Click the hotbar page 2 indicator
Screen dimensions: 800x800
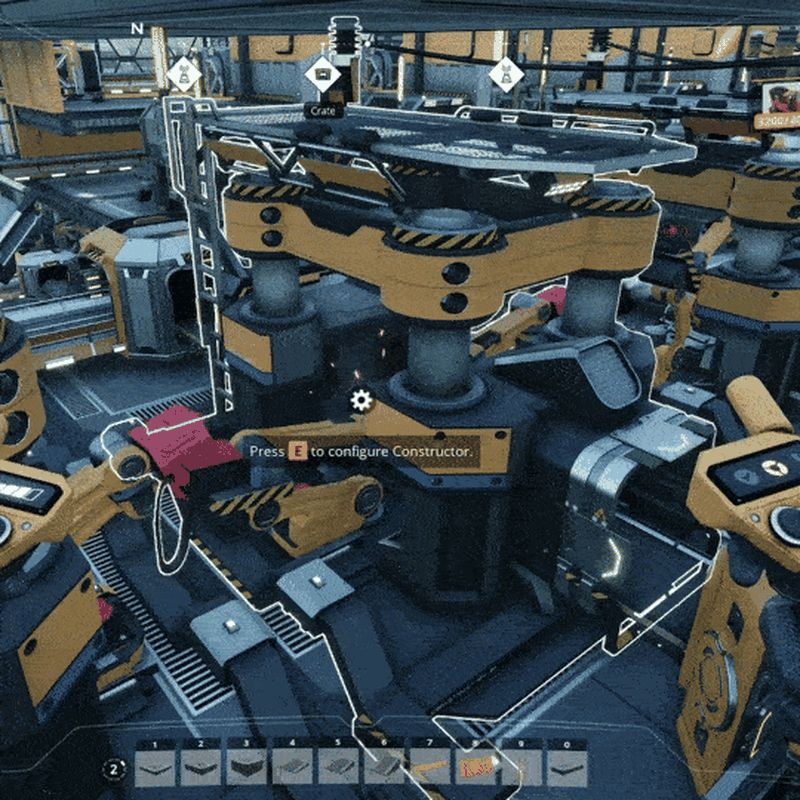(115, 769)
